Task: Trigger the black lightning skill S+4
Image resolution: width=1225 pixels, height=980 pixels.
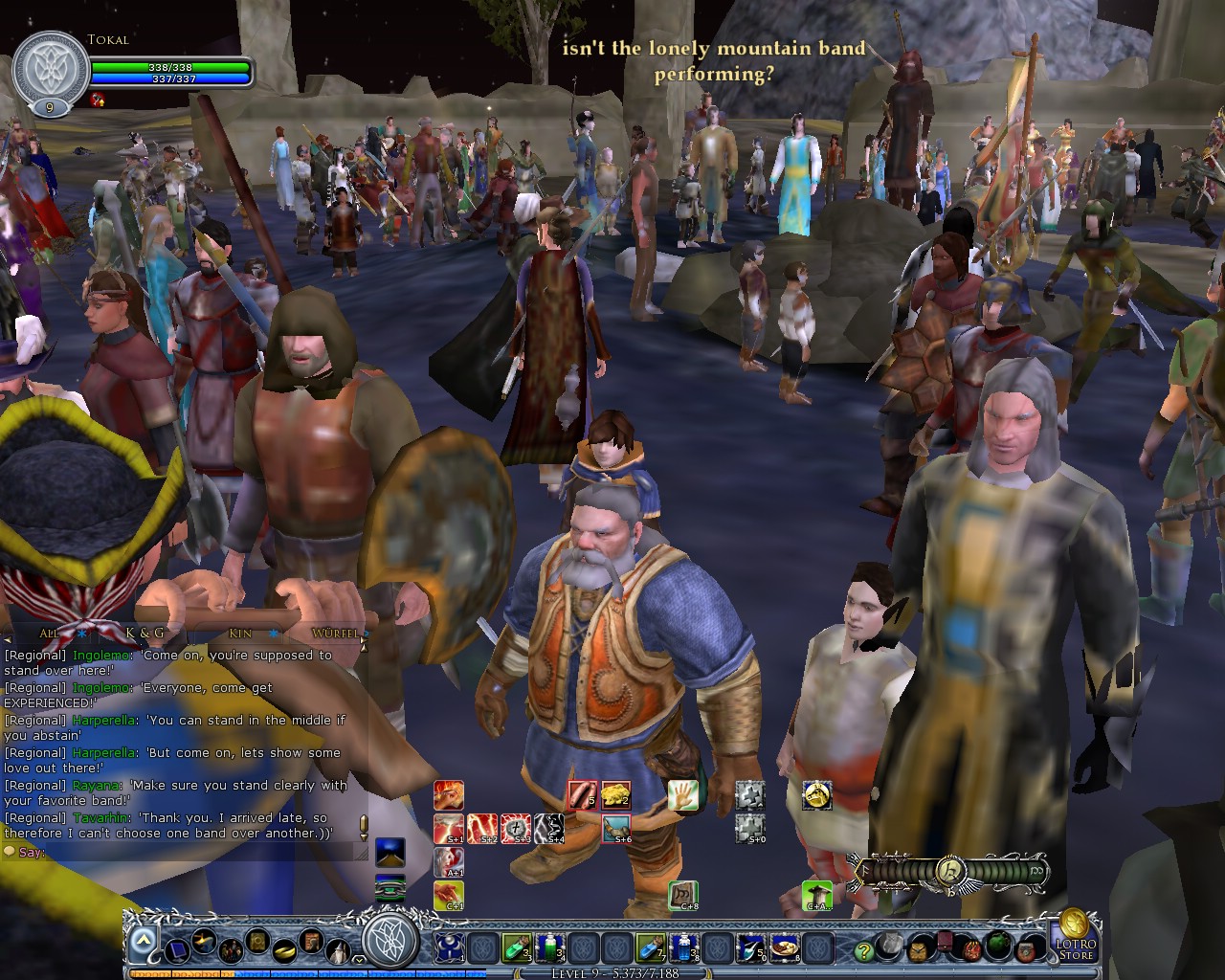Action: coord(550,828)
